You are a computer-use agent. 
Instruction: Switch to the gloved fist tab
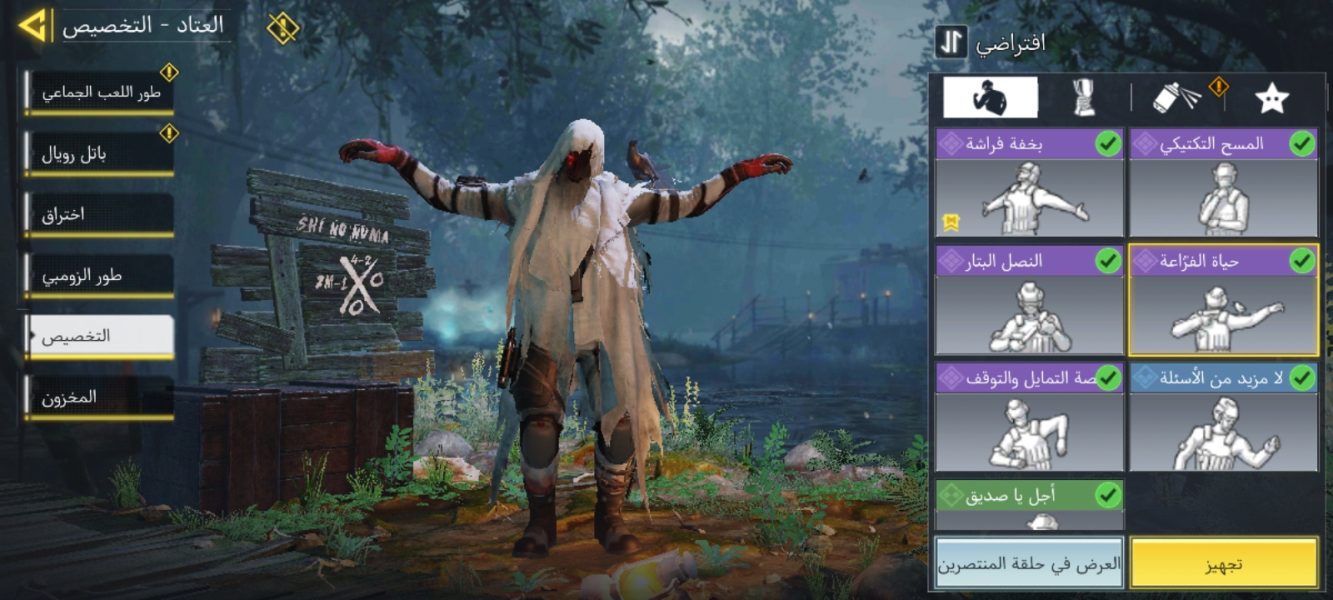1084,97
